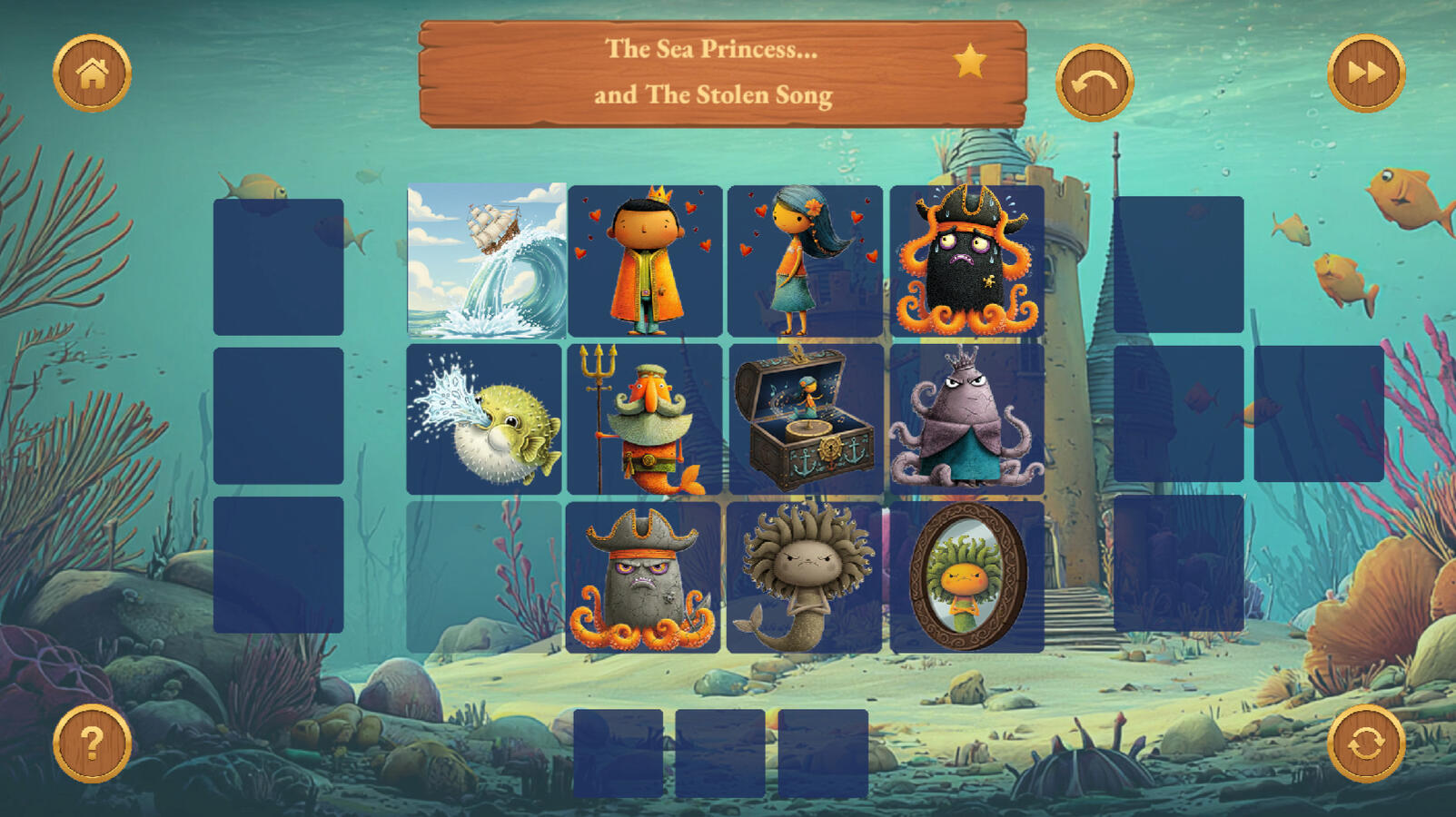Screen dimensions: 1456x817
Task: Pick the purple octopus witch card
Action: (x=966, y=419)
